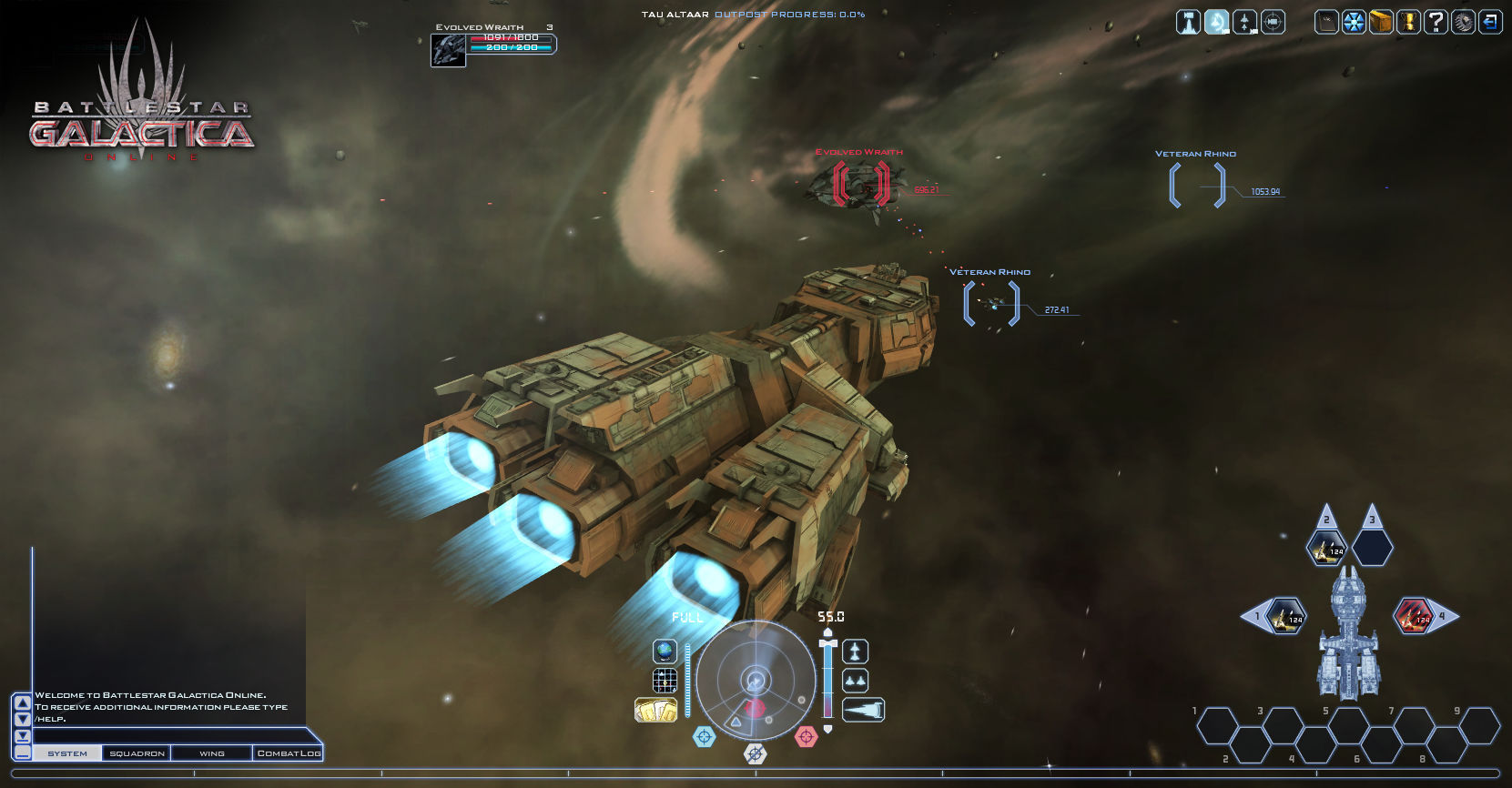Activate the engine boost thruster button
The image size is (1512, 788).
(x=863, y=710)
